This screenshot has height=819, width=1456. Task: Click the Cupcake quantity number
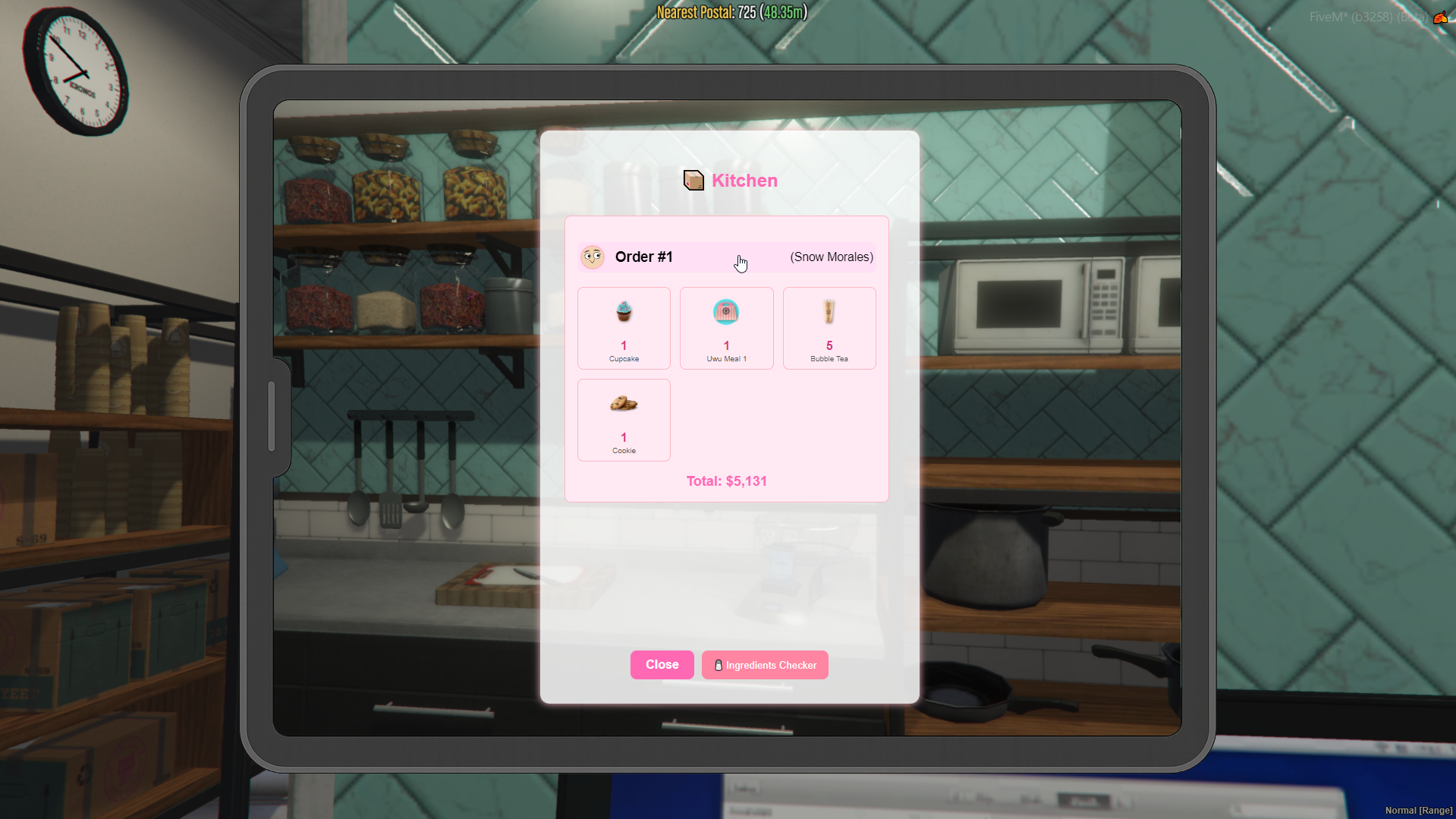coord(623,346)
